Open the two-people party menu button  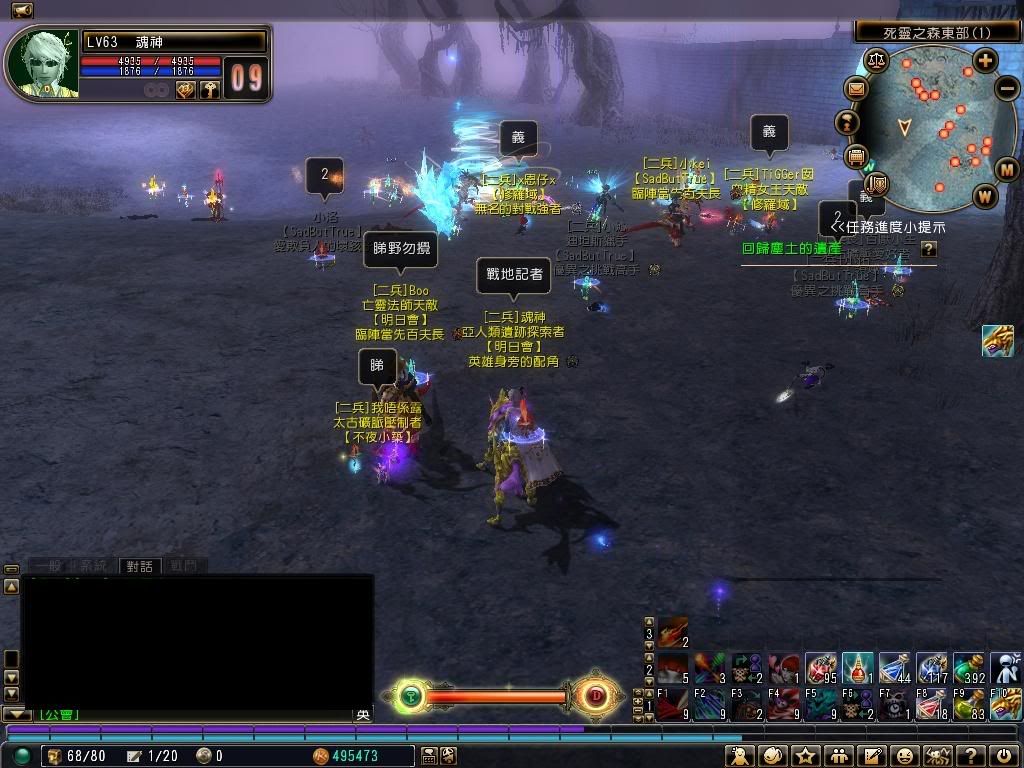click(x=839, y=756)
